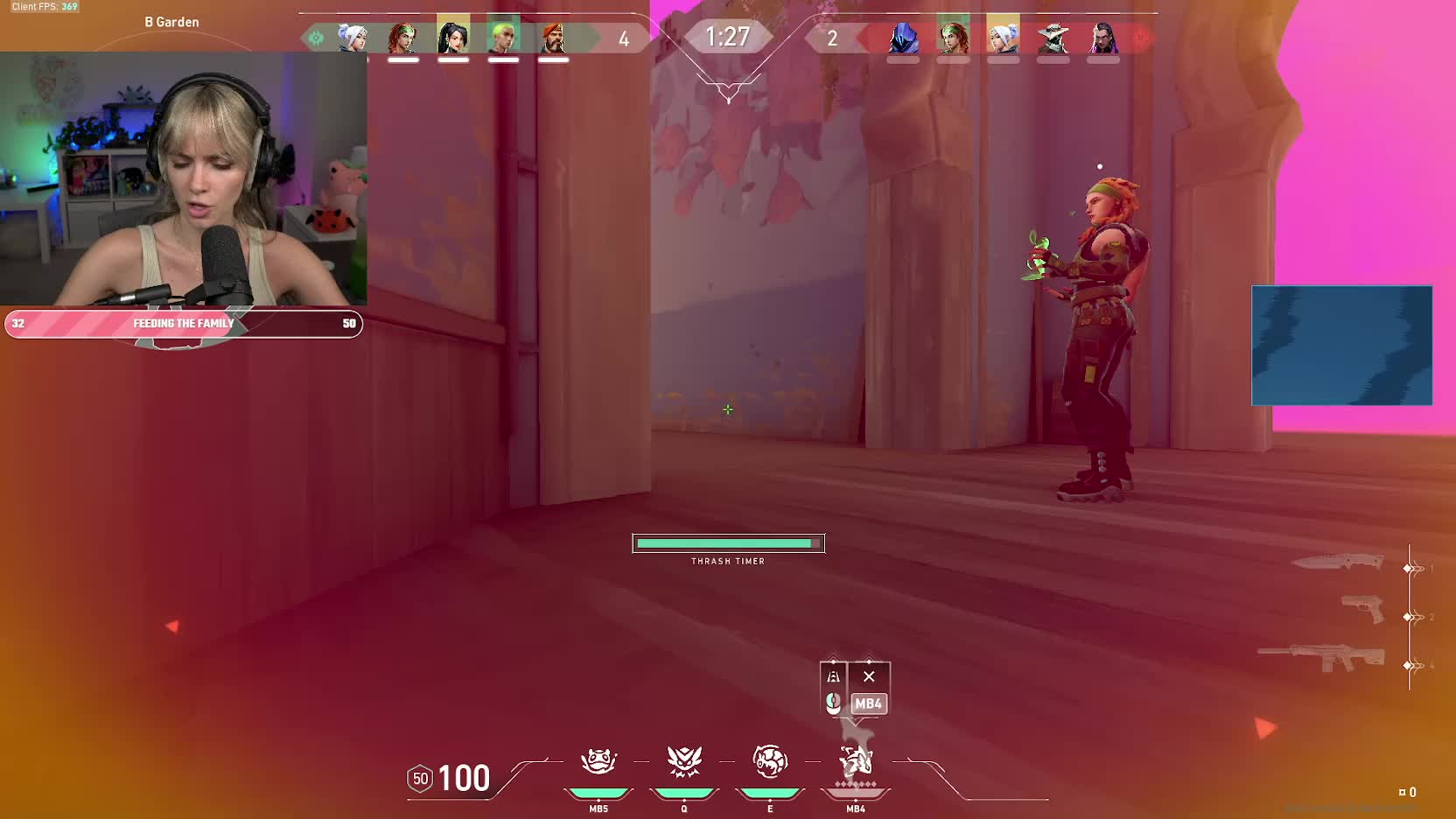
Task: Select Brimstone's portrait with the orange beret
Action: coord(553,37)
